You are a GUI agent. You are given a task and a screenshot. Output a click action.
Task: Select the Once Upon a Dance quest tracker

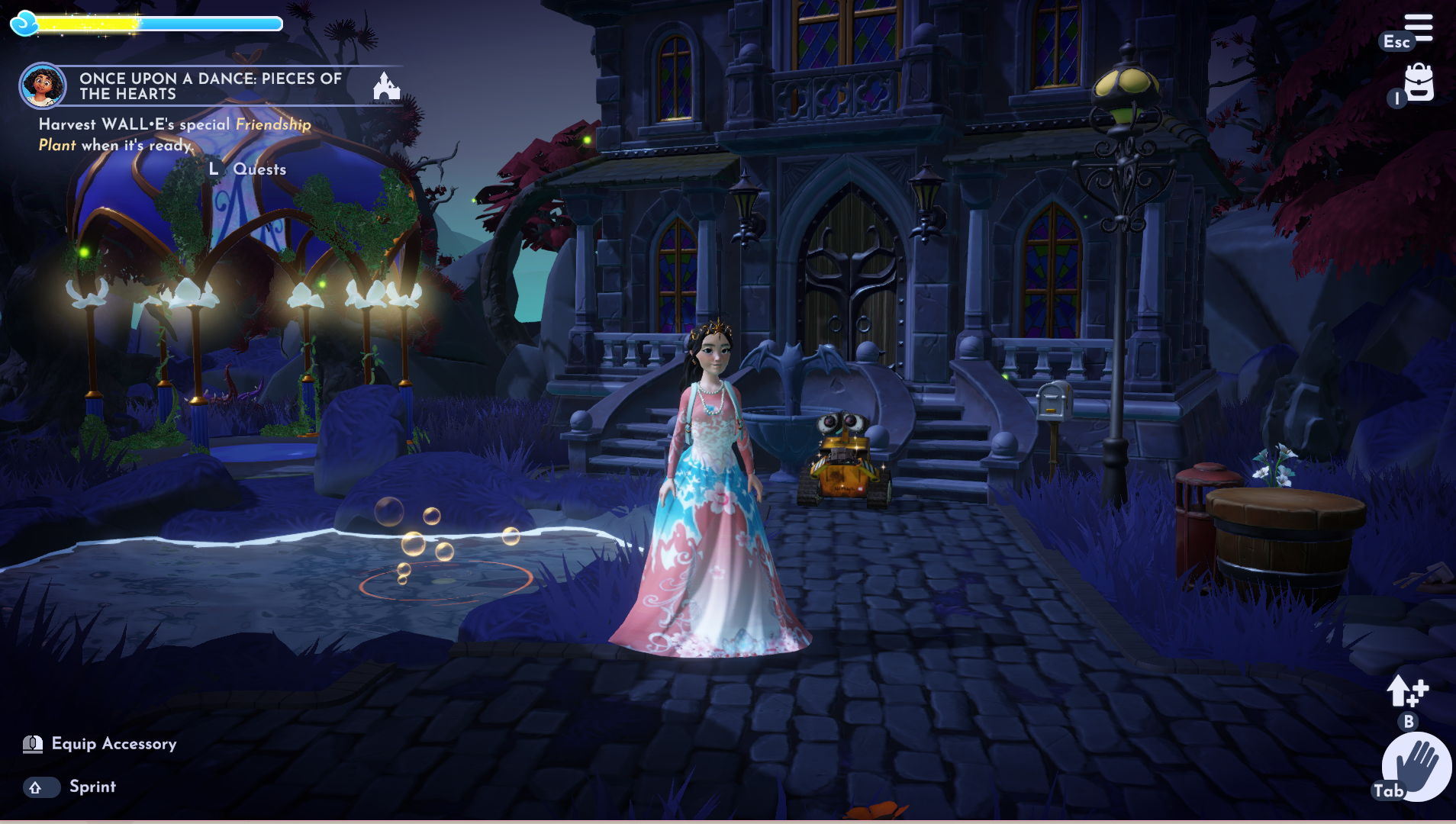210,86
